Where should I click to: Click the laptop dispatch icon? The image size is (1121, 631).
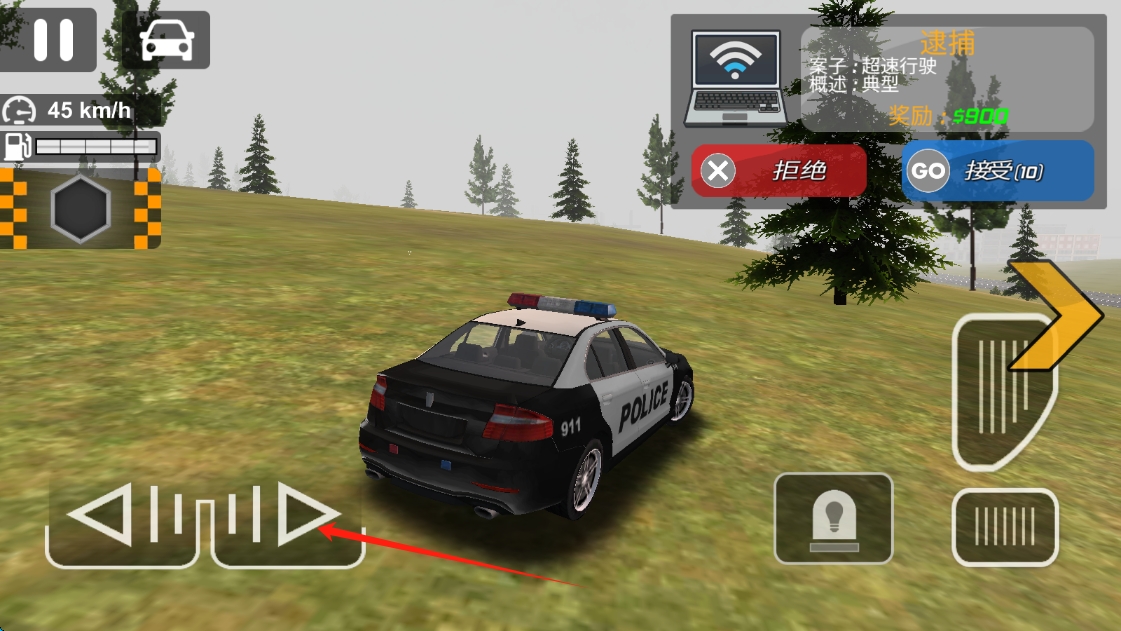pyautogui.click(x=735, y=79)
